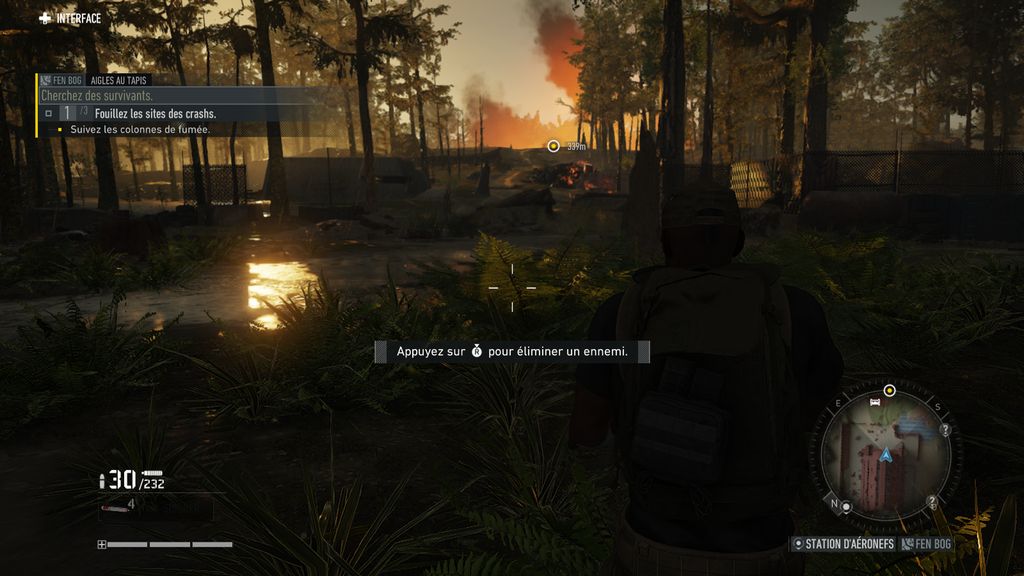Screen dimensions: 1024x576
Task: Click the yellow objective waypoint marker at 399m
Action: (x=553, y=146)
